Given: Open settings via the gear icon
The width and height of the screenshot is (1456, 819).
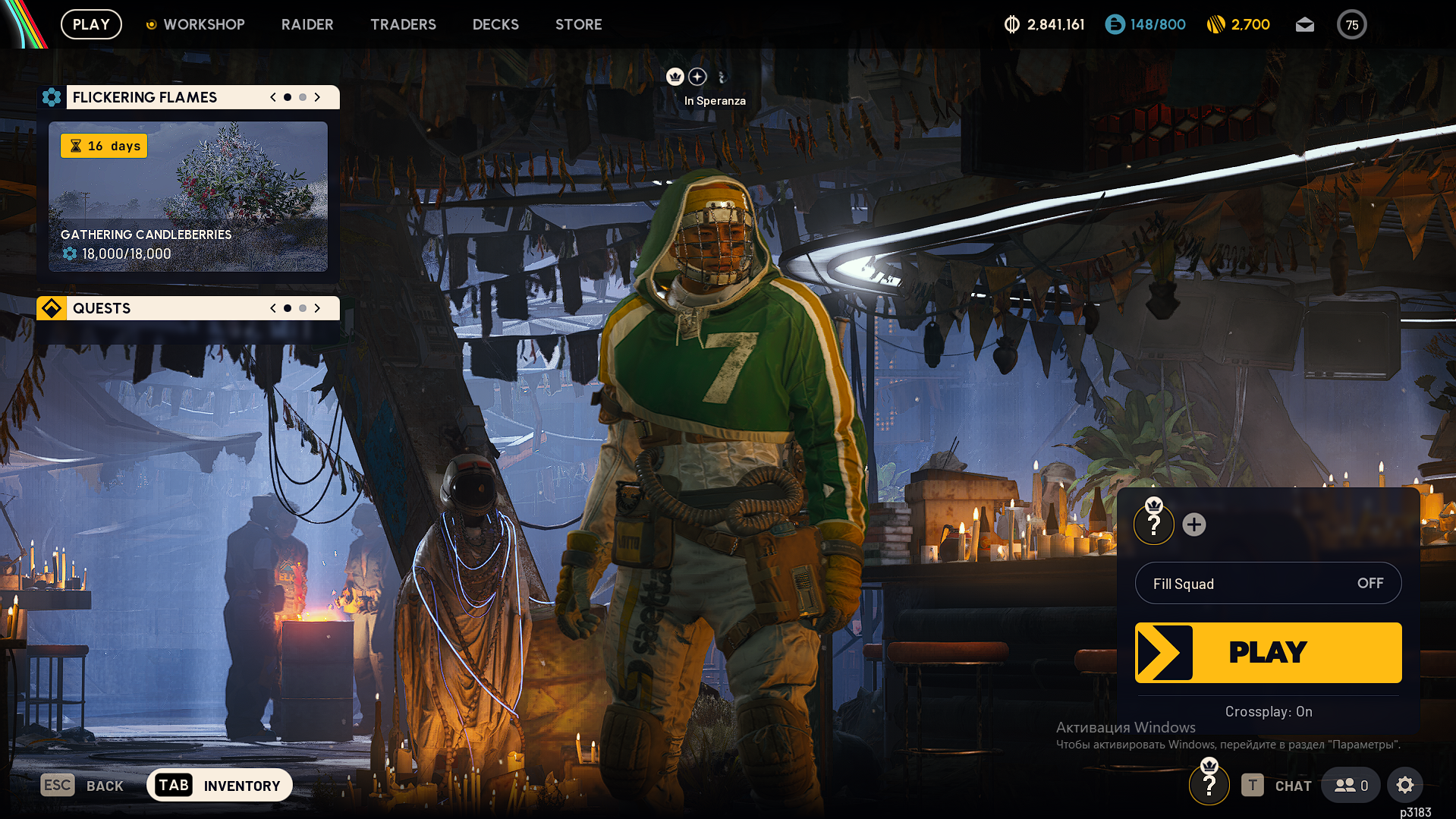Looking at the screenshot, I should pos(1404,785).
